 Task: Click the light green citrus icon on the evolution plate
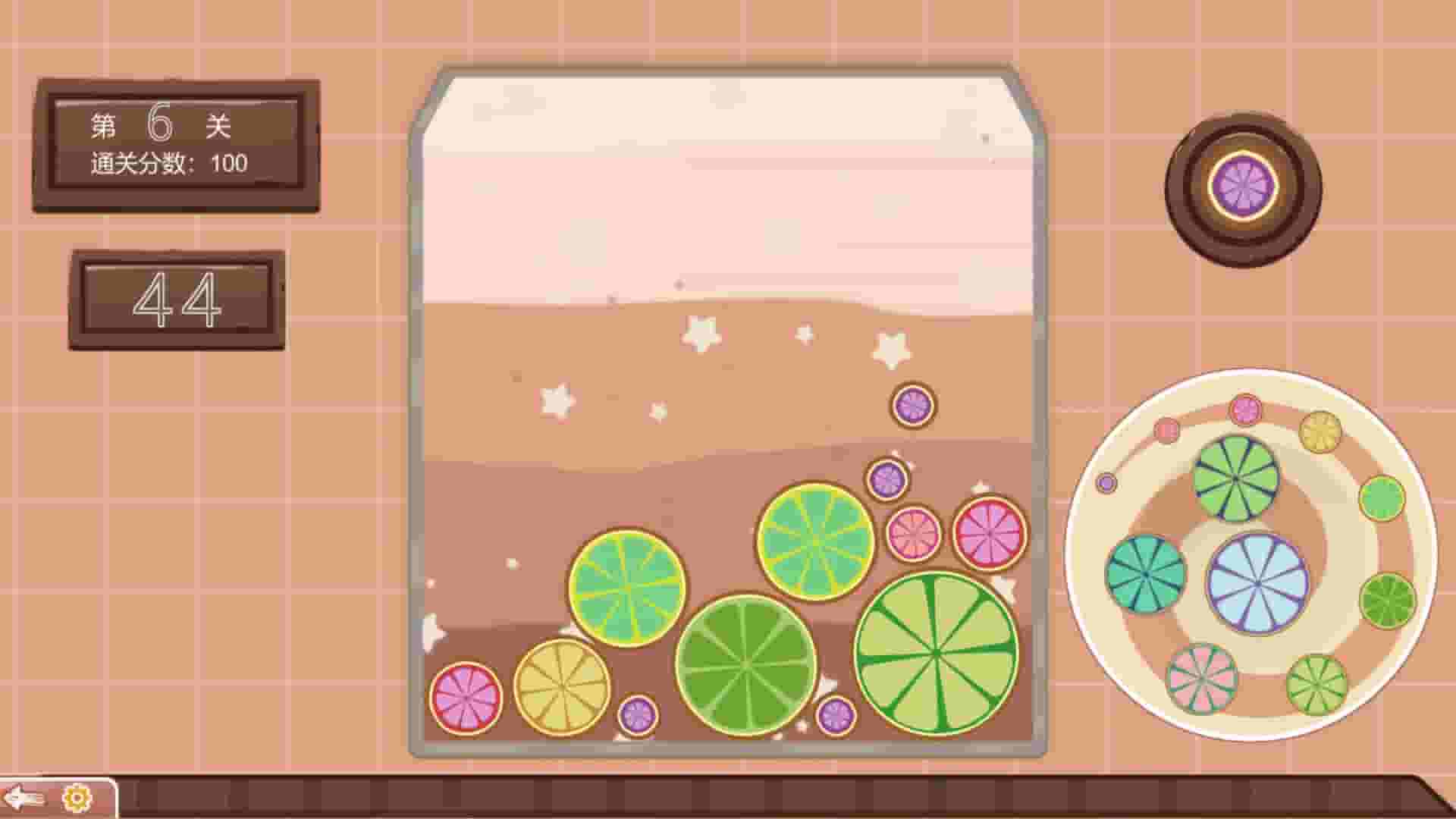click(x=1382, y=498)
